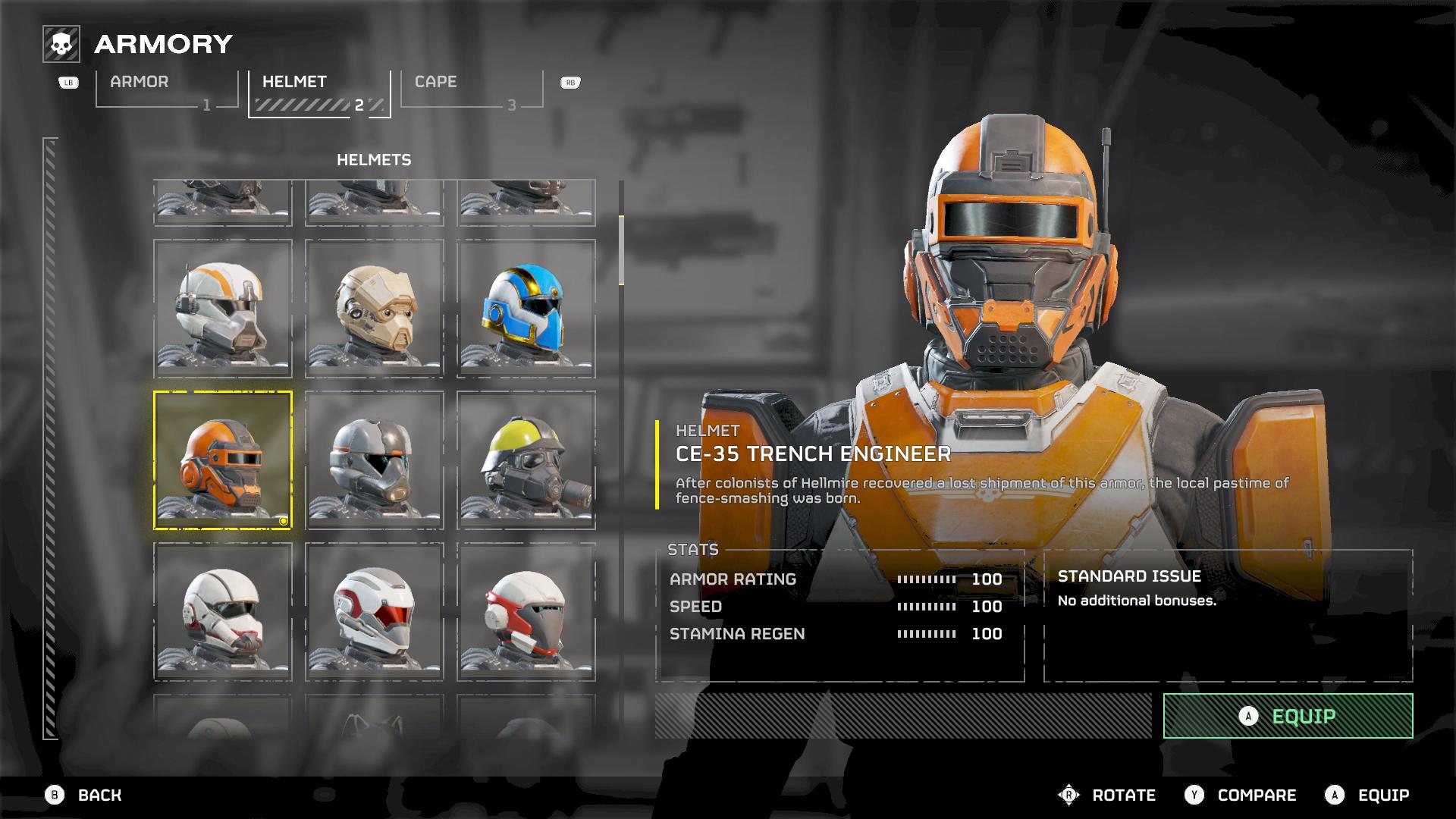The width and height of the screenshot is (1456, 819).
Task: Select the orange Trench Engineer helmet tile
Action: [x=223, y=460]
